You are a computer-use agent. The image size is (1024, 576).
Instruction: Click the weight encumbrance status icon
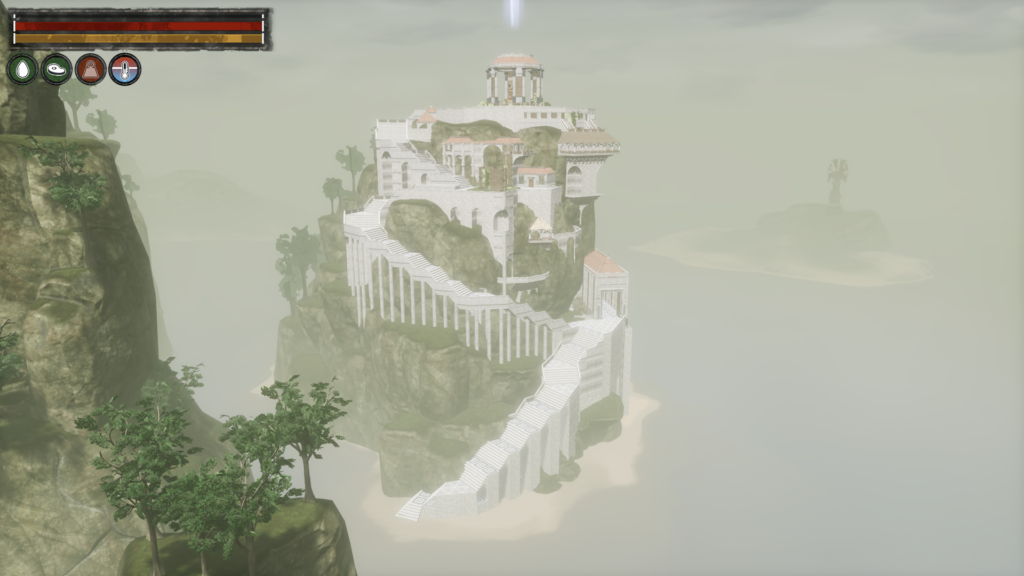pos(90,69)
